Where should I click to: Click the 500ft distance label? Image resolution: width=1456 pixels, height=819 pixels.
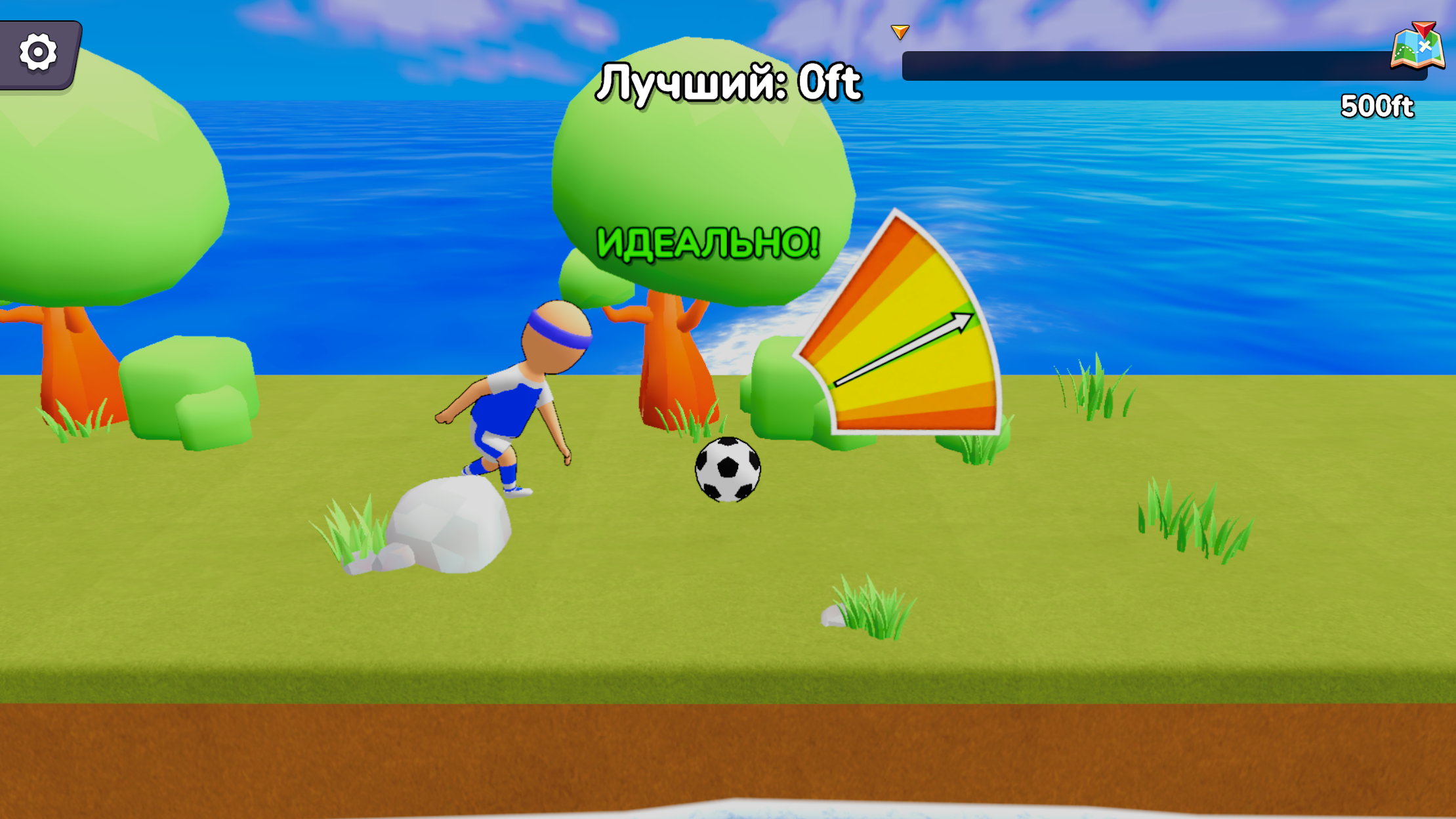point(1378,104)
